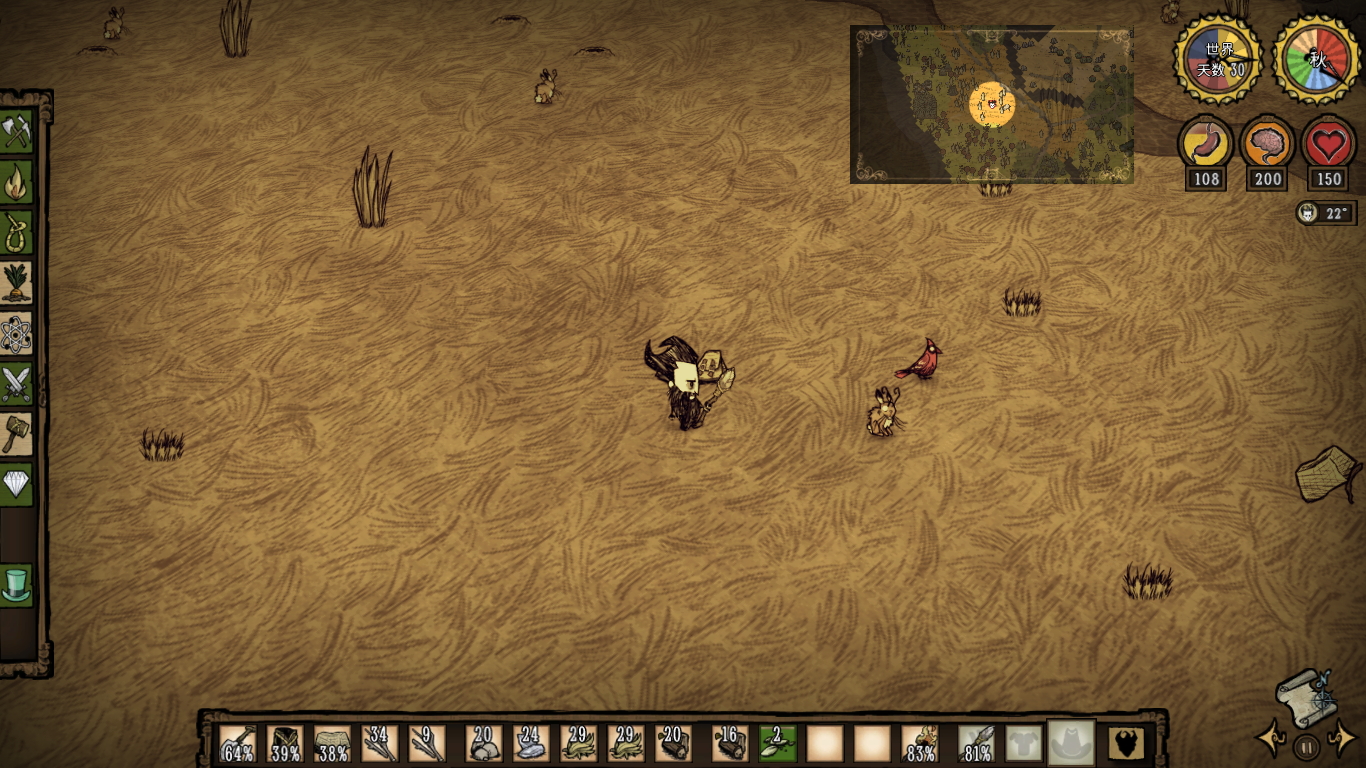
Task: Select the green-highlighted slot with 2 items
Action: click(777, 744)
